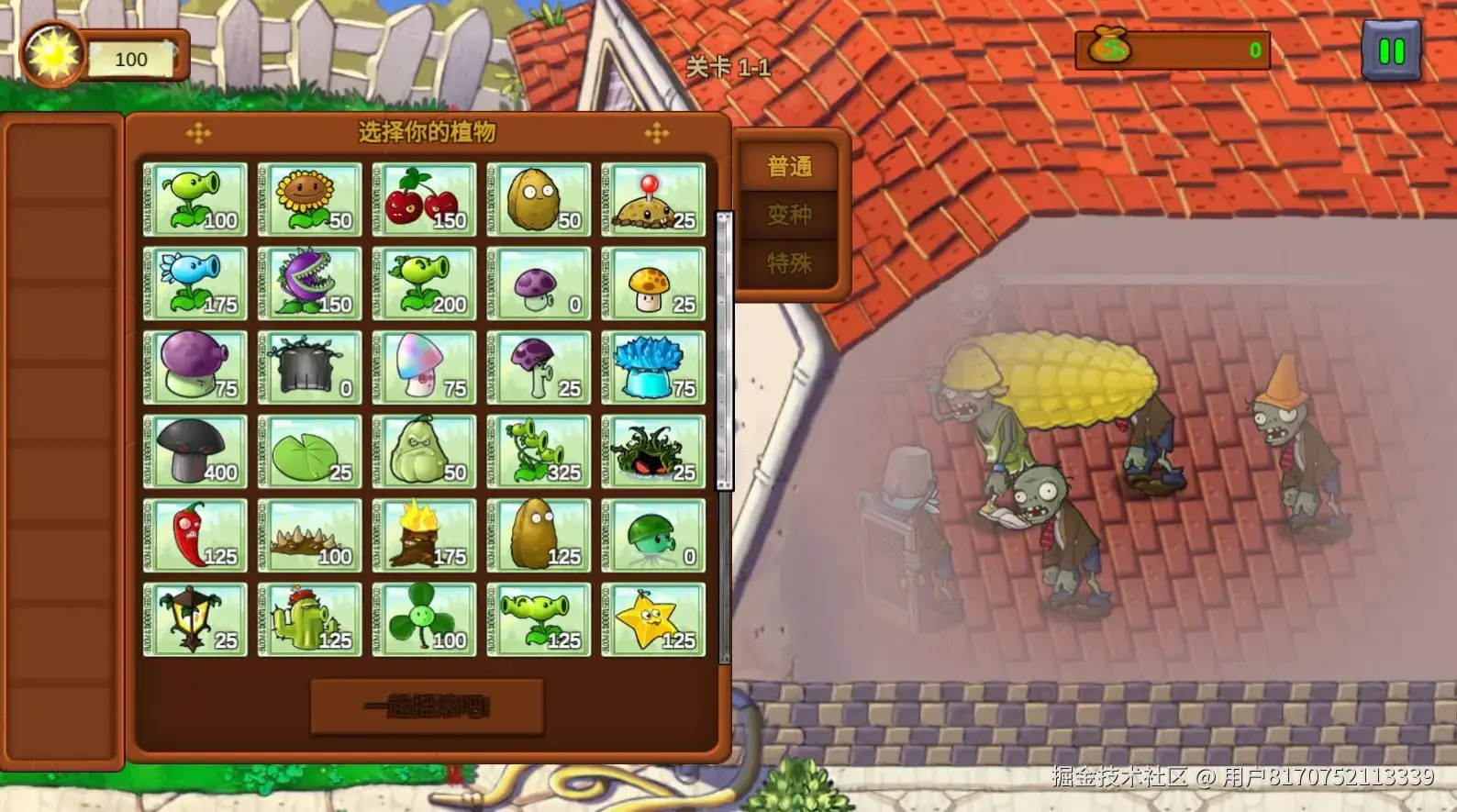Pick the Chomper seed card
Screen dimensions: 1457x812
[x=309, y=284]
